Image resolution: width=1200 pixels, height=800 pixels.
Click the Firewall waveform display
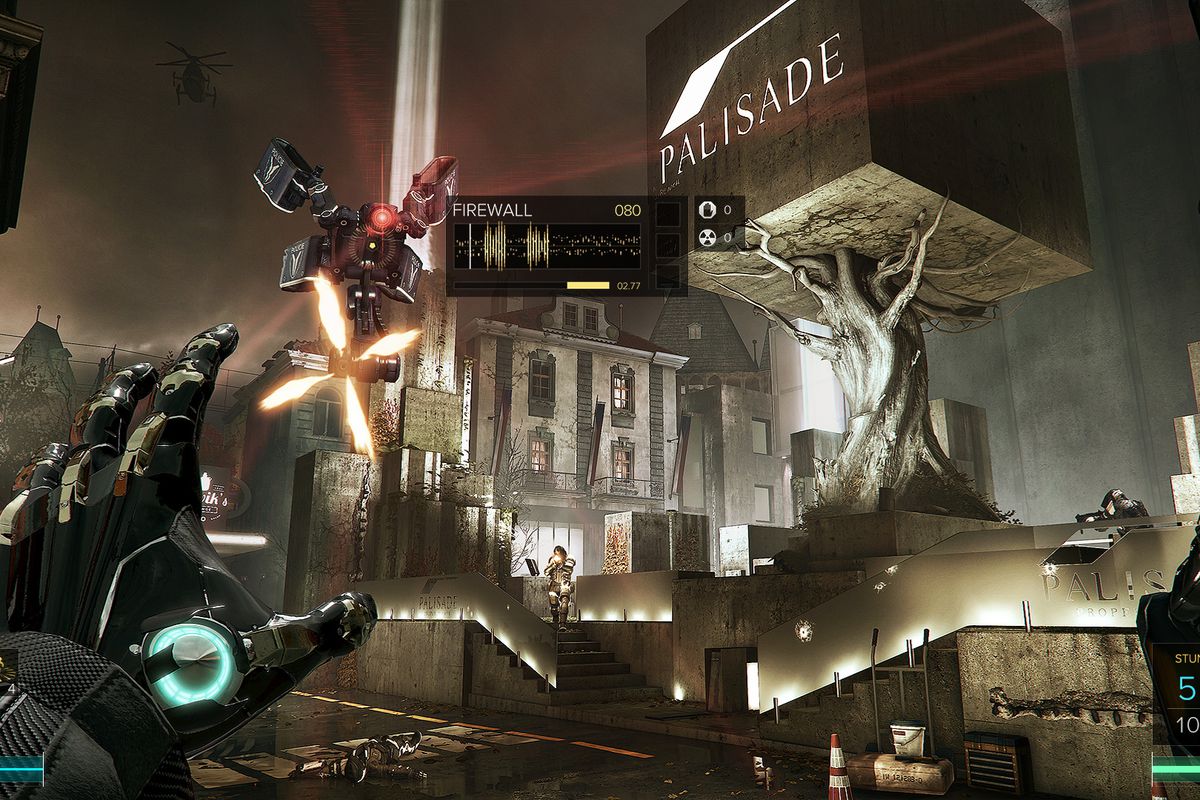pos(546,245)
